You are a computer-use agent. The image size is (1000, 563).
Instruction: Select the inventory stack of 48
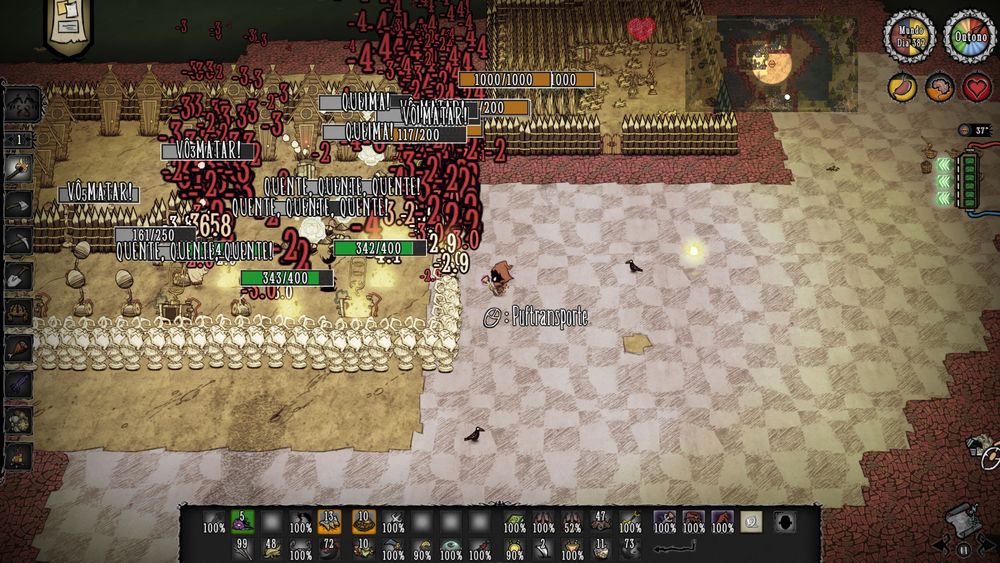[271, 548]
